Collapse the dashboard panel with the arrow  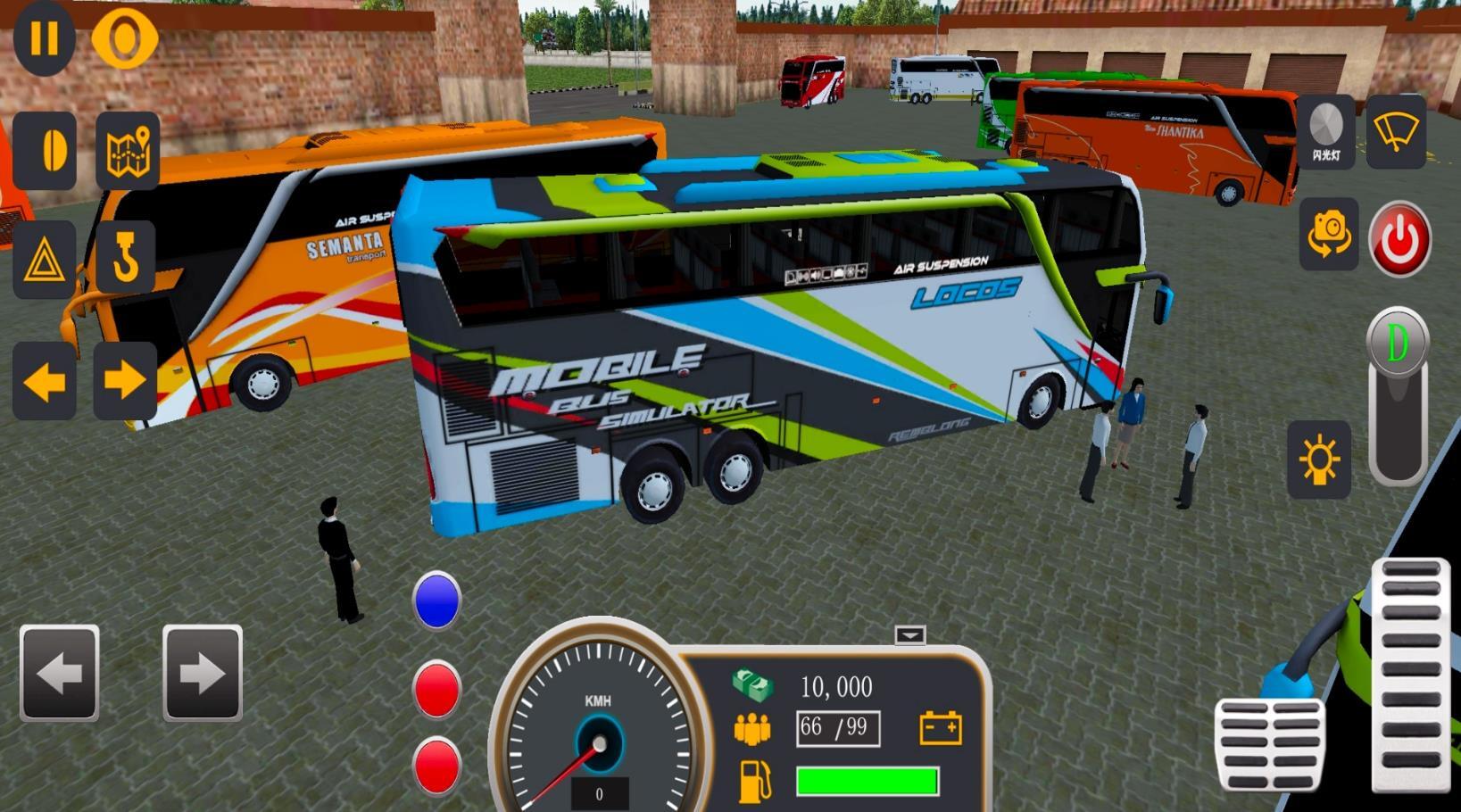(x=910, y=635)
